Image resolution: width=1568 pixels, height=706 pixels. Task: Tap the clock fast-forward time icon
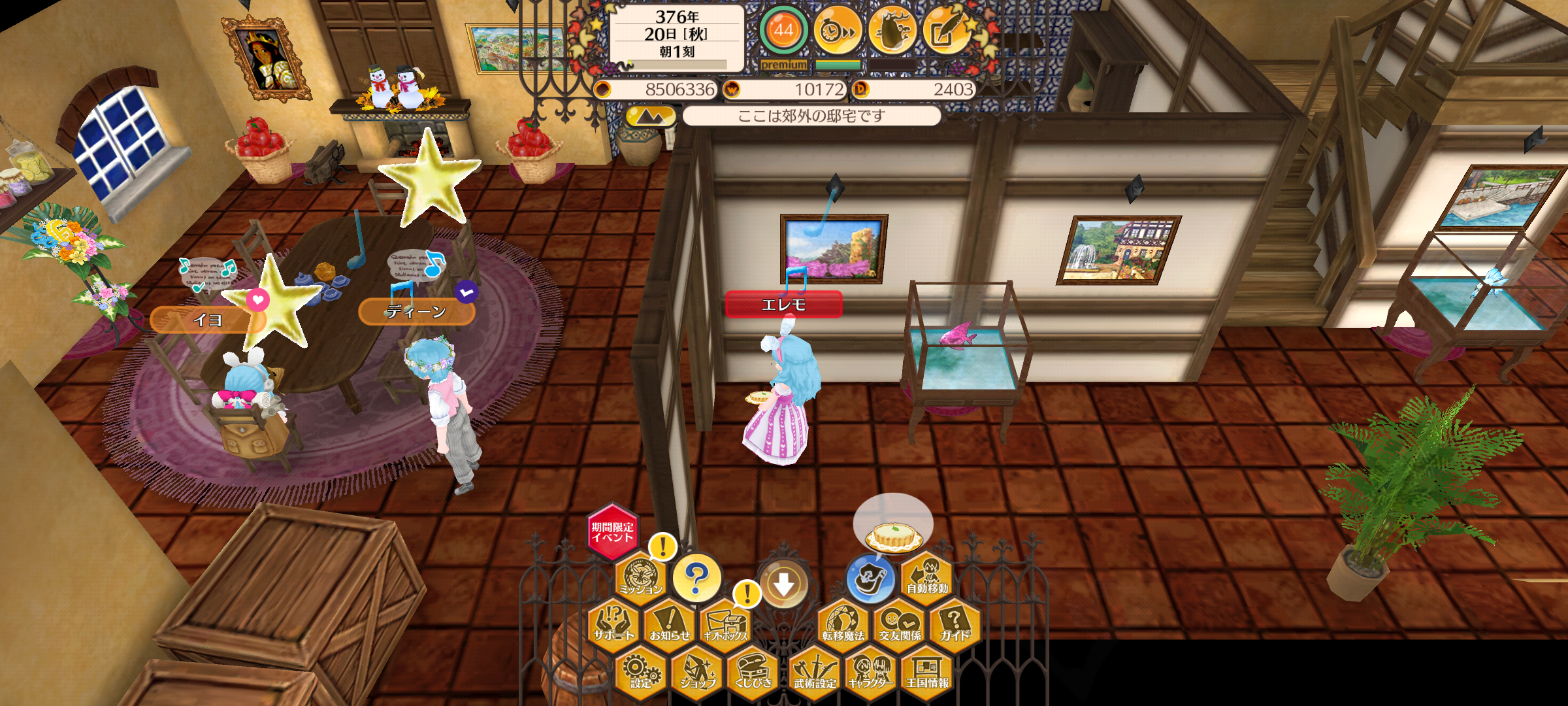838,30
